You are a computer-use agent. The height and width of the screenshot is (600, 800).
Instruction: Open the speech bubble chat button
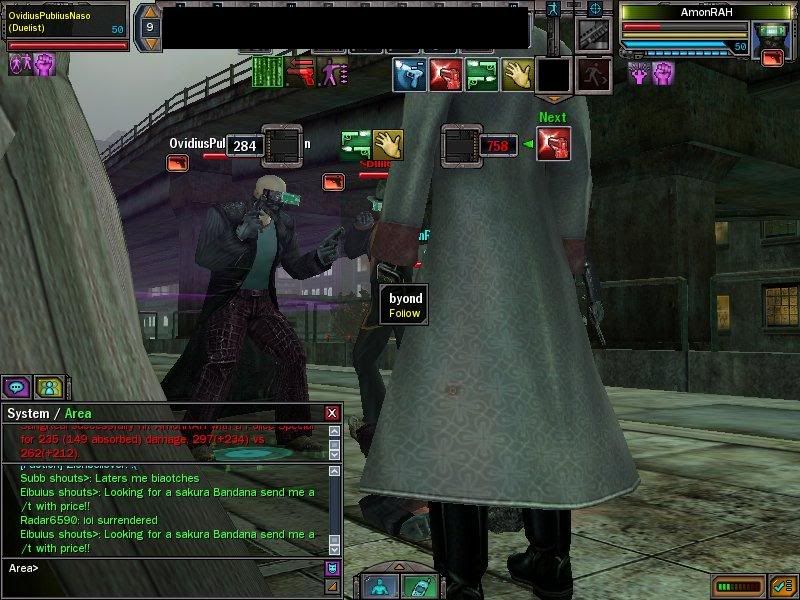[x=18, y=386]
